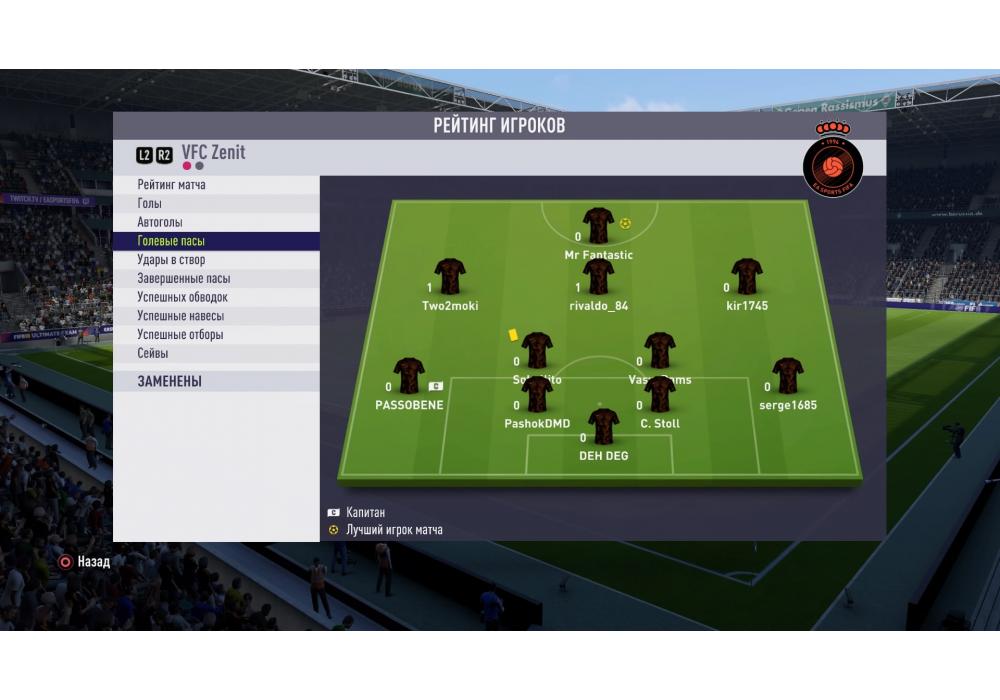Show Успешных обводок statistic
The image size is (1000, 700).
click(182, 297)
